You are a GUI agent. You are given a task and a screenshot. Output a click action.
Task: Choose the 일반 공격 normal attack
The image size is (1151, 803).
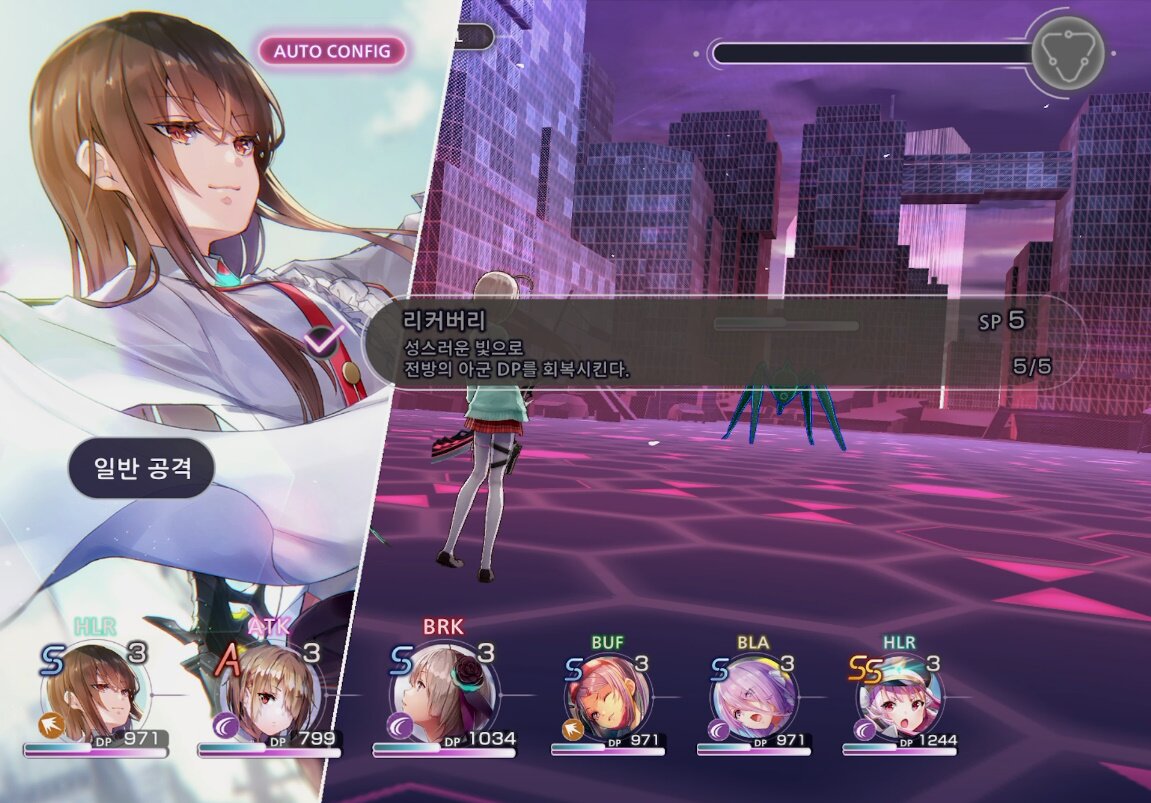tap(142, 467)
